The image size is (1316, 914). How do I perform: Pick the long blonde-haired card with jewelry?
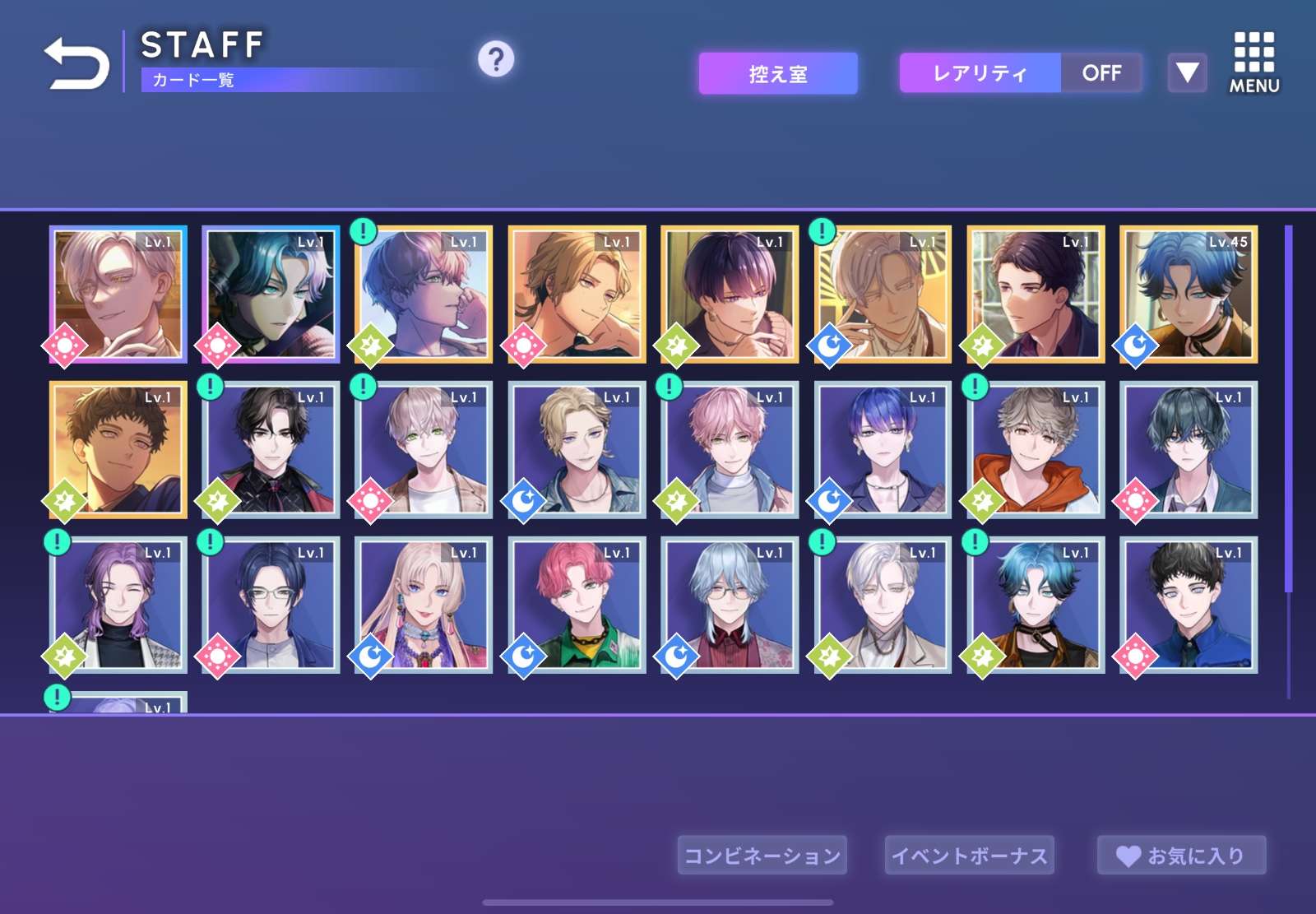click(x=424, y=605)
